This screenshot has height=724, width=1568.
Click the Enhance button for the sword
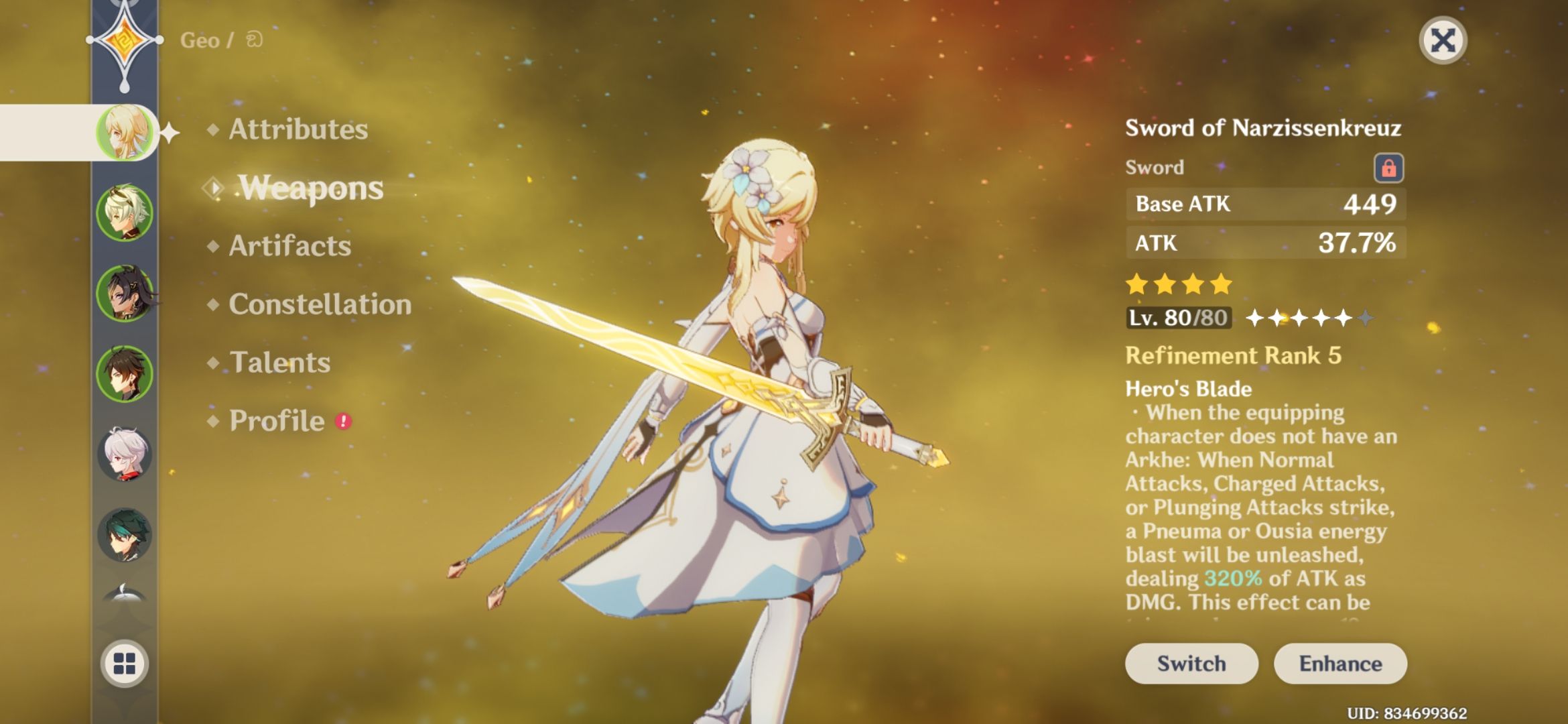pos(1340,663)
